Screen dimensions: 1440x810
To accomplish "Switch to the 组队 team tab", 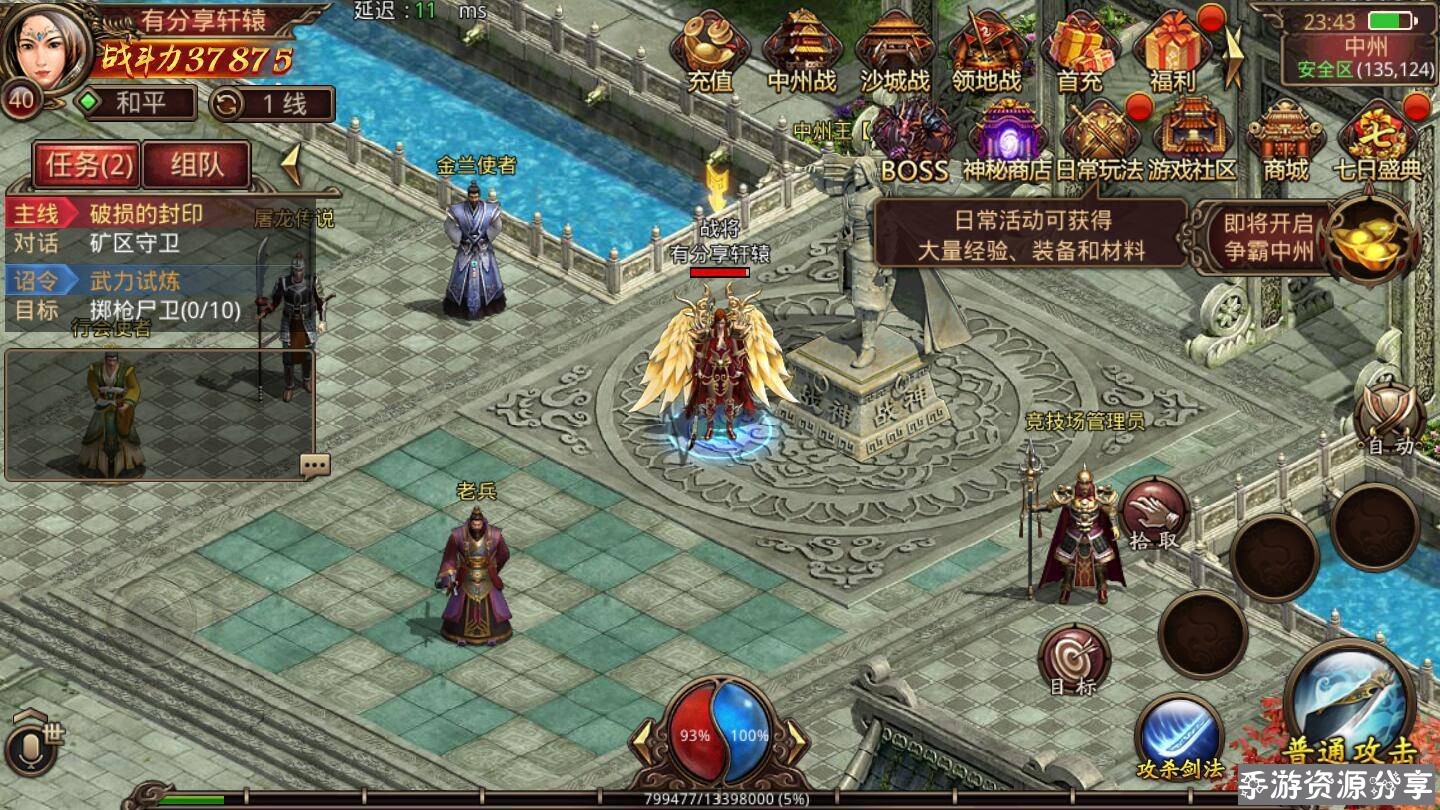I will (x=196, y=165).
